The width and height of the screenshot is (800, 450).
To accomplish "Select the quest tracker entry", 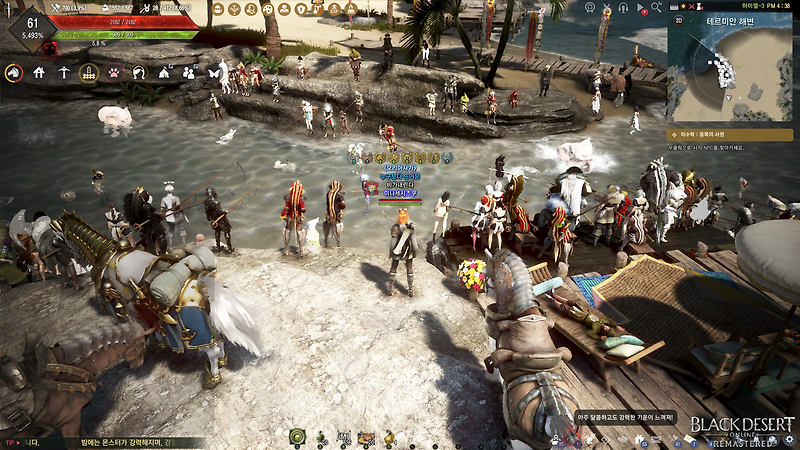I will coord(731,133).
